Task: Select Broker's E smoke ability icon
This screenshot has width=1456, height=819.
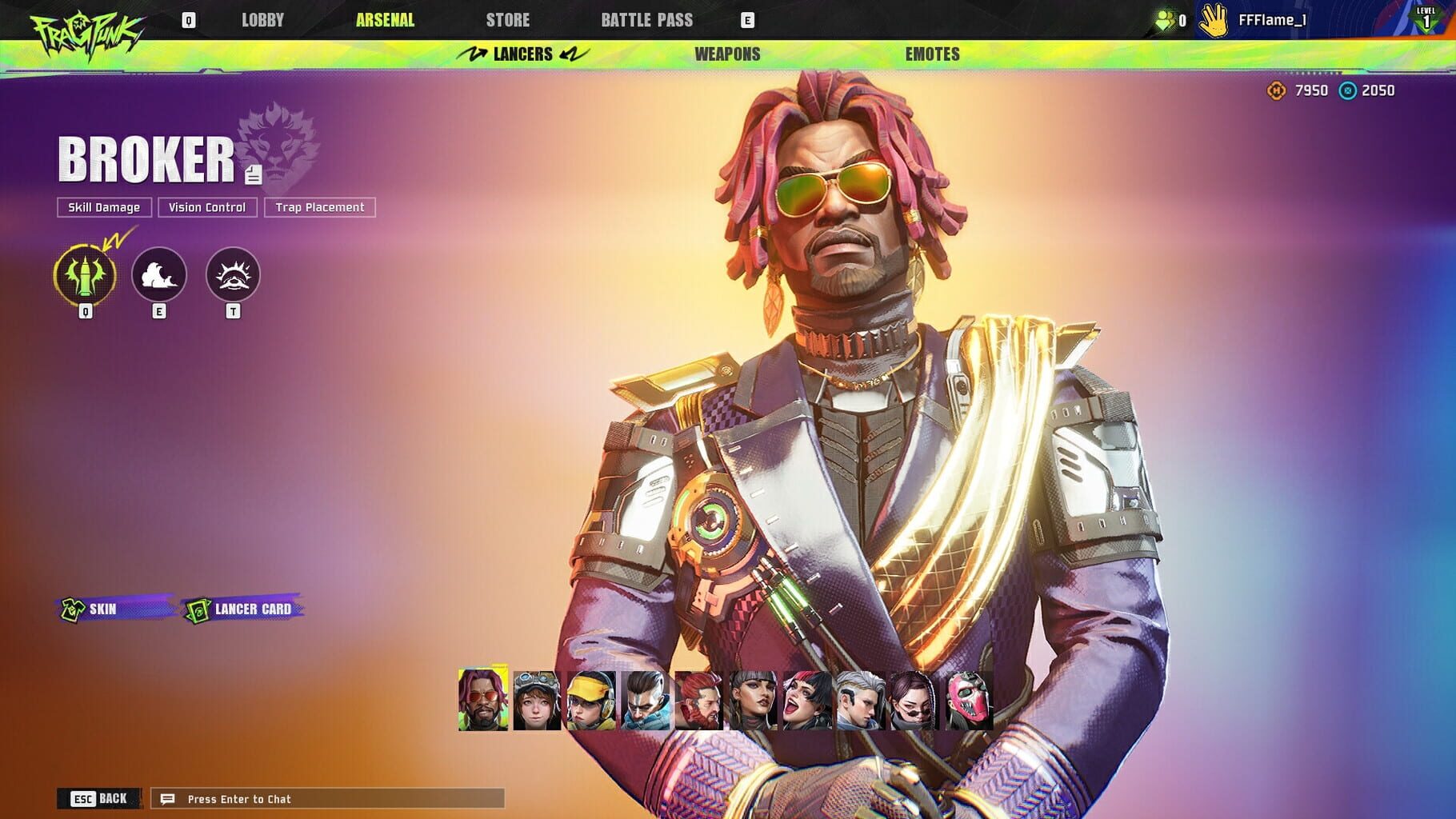Action: (x=160, y=274)
